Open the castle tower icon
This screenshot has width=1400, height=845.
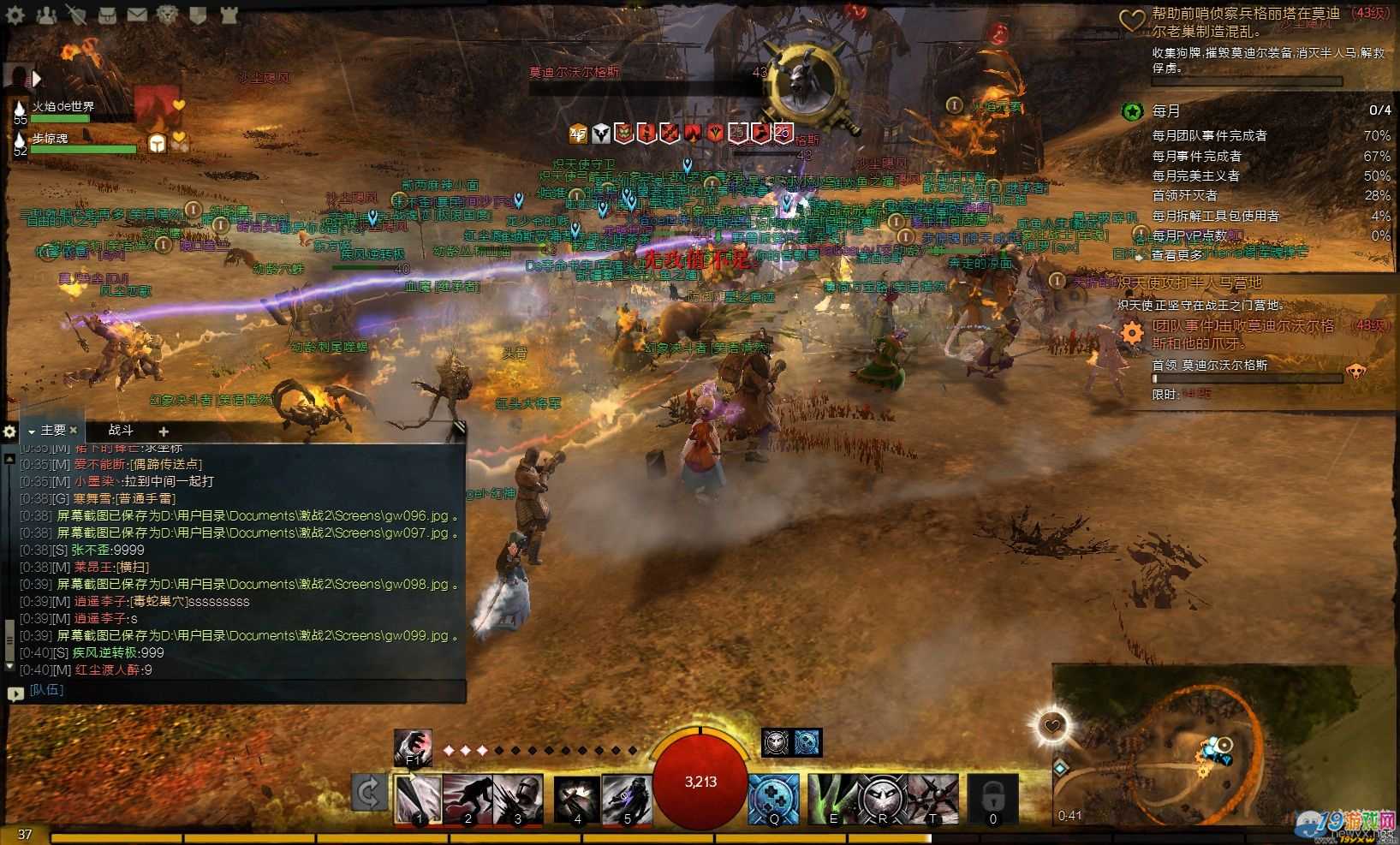(228, 15)
